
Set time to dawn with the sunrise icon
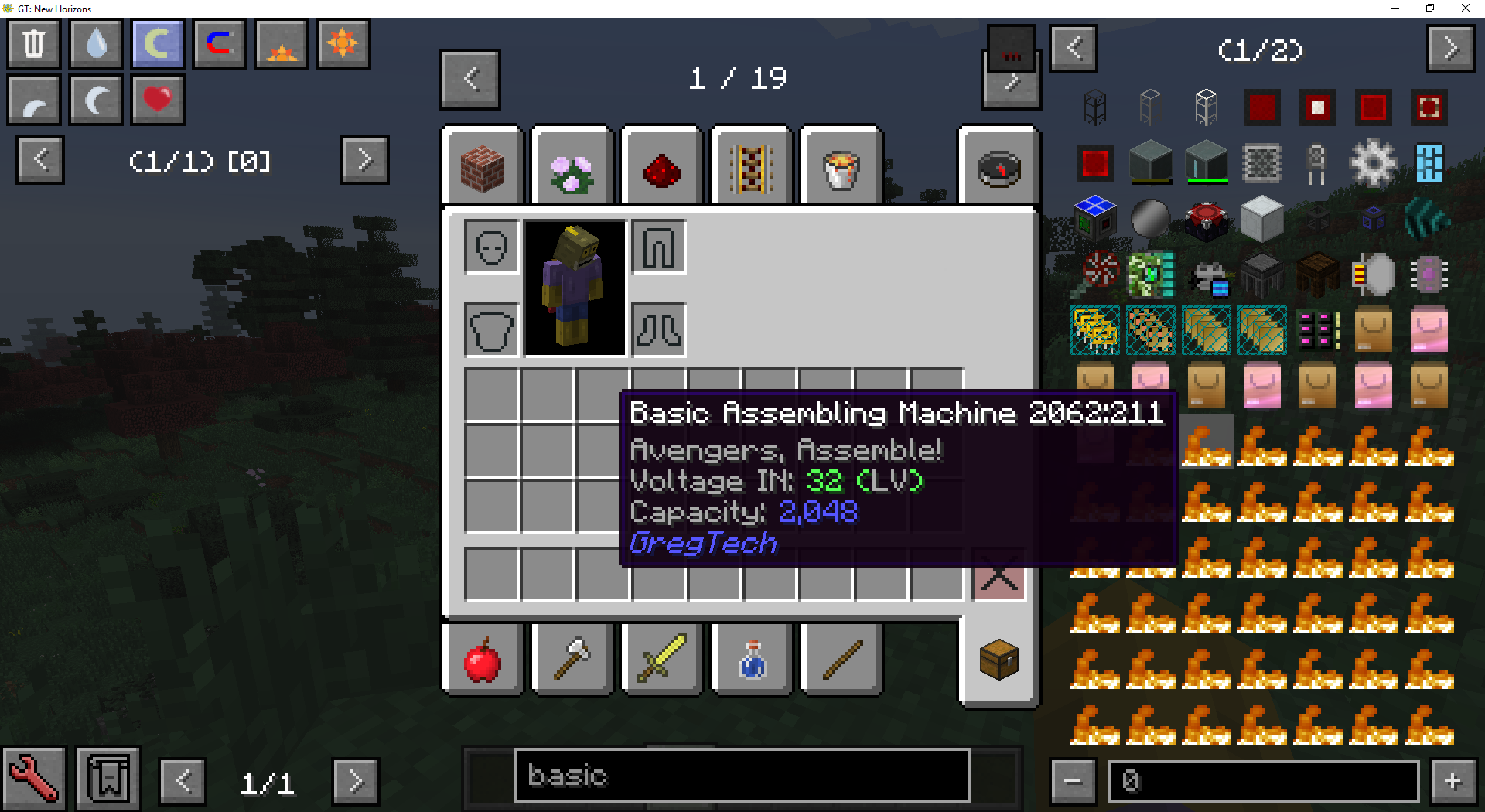pos(281,44)
